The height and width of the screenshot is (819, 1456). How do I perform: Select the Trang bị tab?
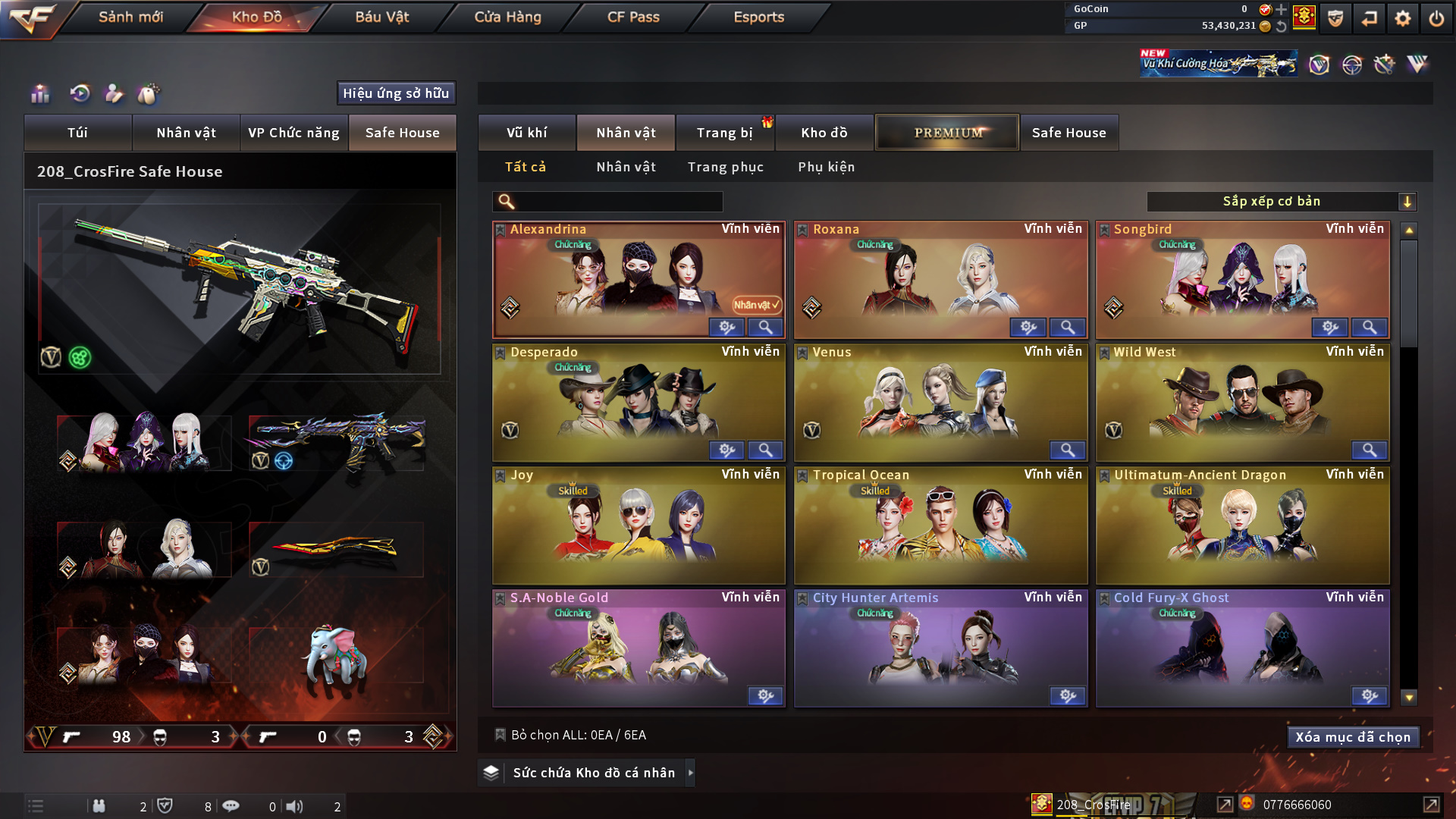pos(724,133)
